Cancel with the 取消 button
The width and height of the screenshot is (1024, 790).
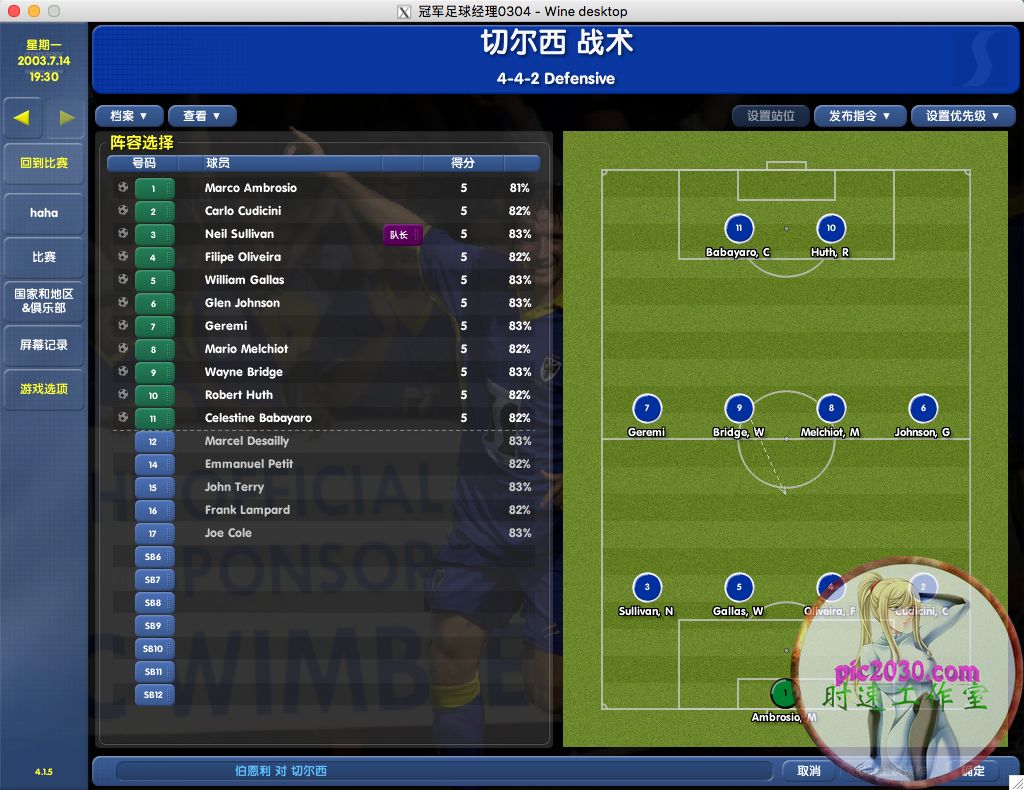click(809, 771)
